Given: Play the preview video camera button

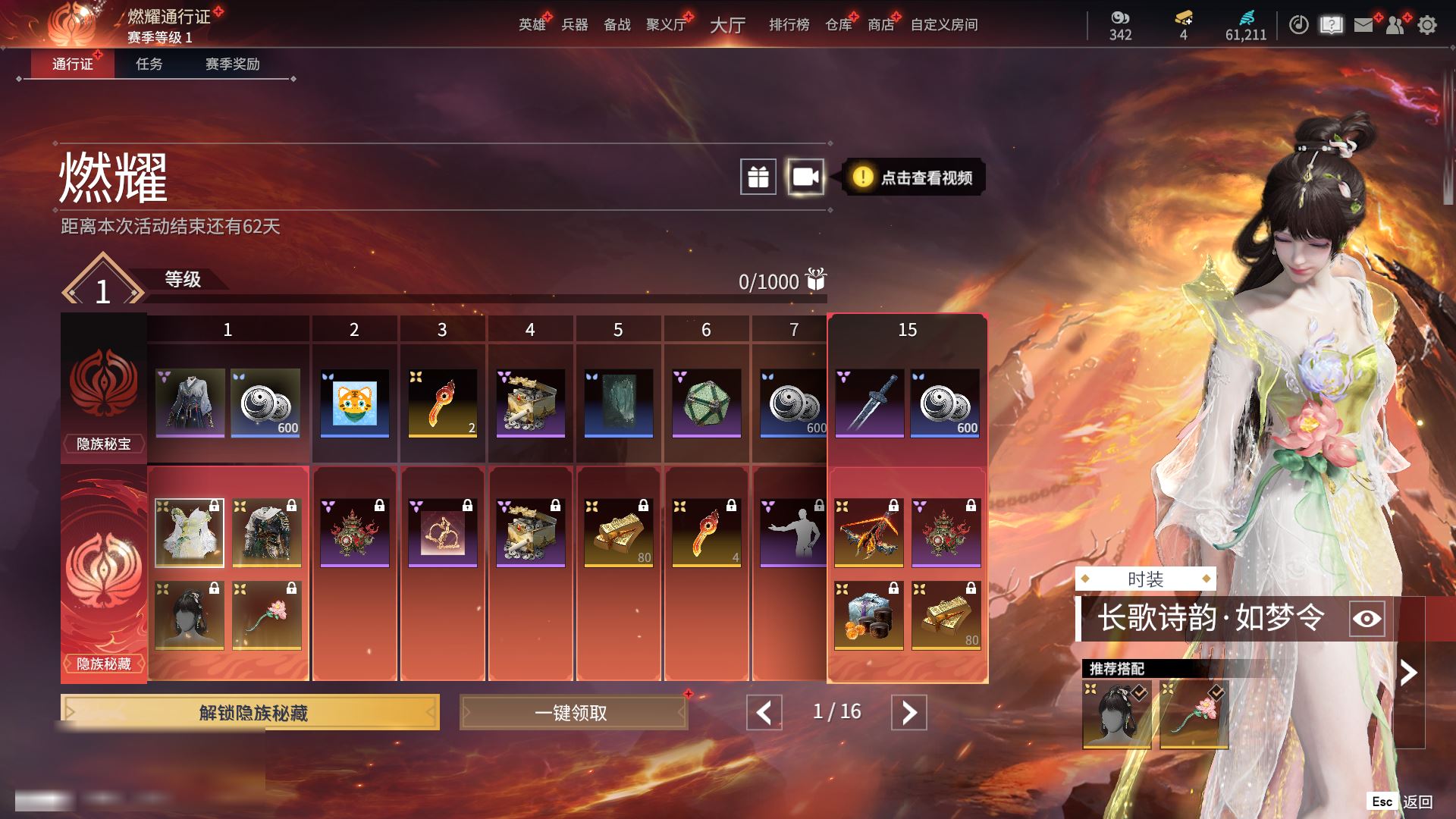Looking at the screenshot, I should click(805, 177).
